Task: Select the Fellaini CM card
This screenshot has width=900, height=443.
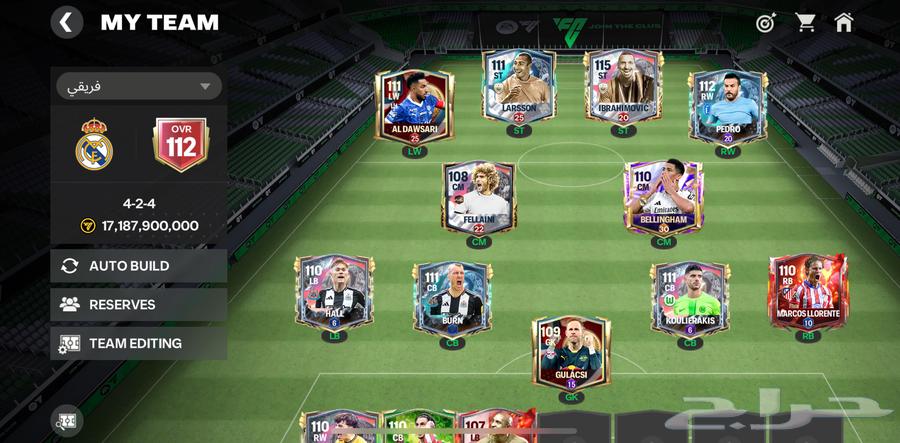Action: (478, 197)
